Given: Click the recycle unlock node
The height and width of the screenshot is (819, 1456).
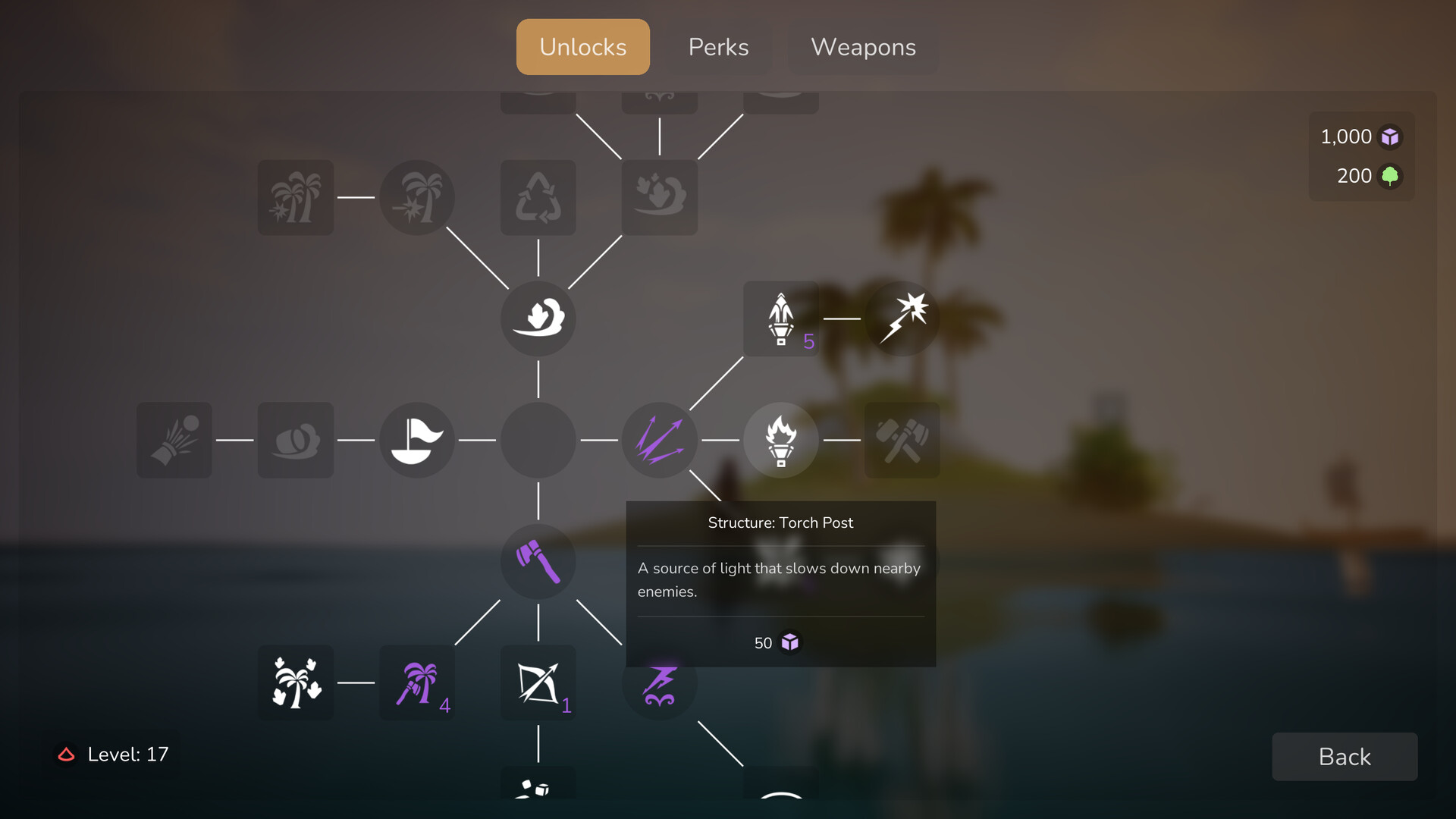Looking at the screenshot, I should point(538,197).
